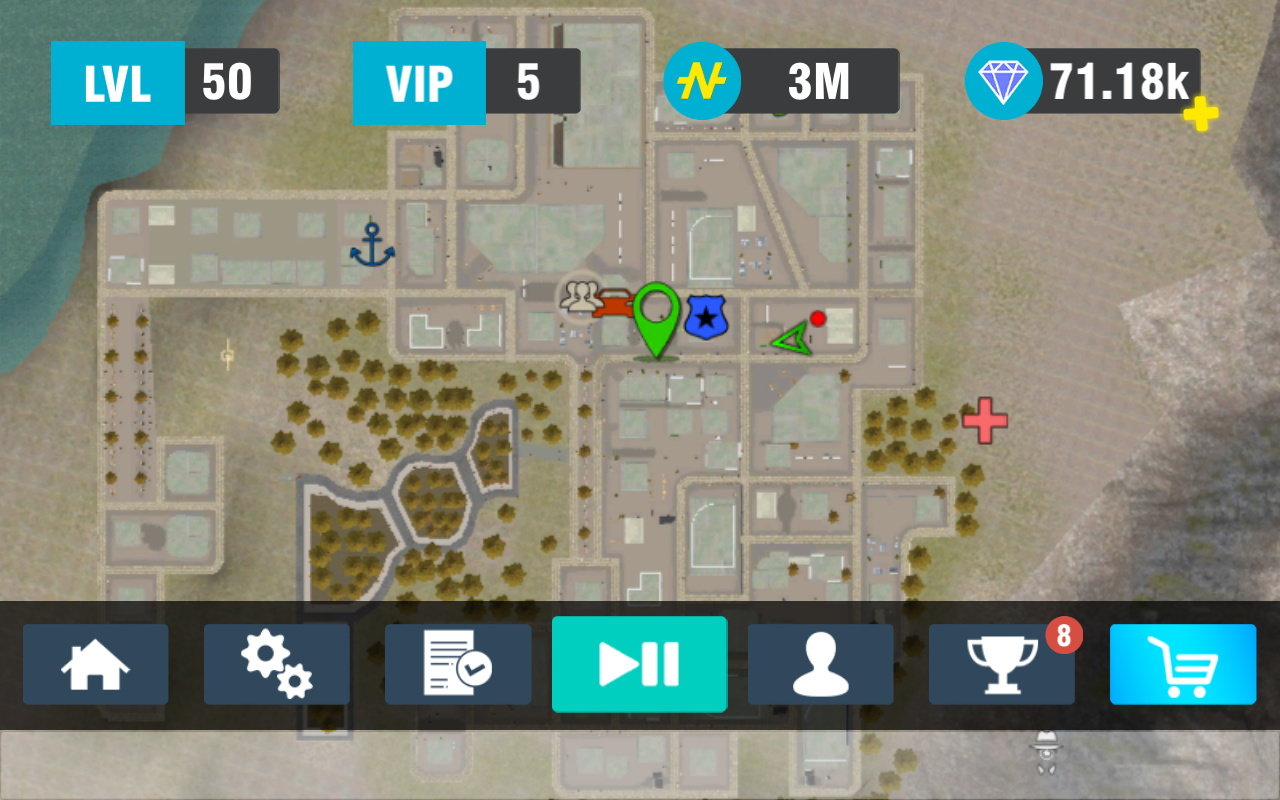Open the settings gears button
Viewport: 1280px width, 800px height.
[277, 665]
